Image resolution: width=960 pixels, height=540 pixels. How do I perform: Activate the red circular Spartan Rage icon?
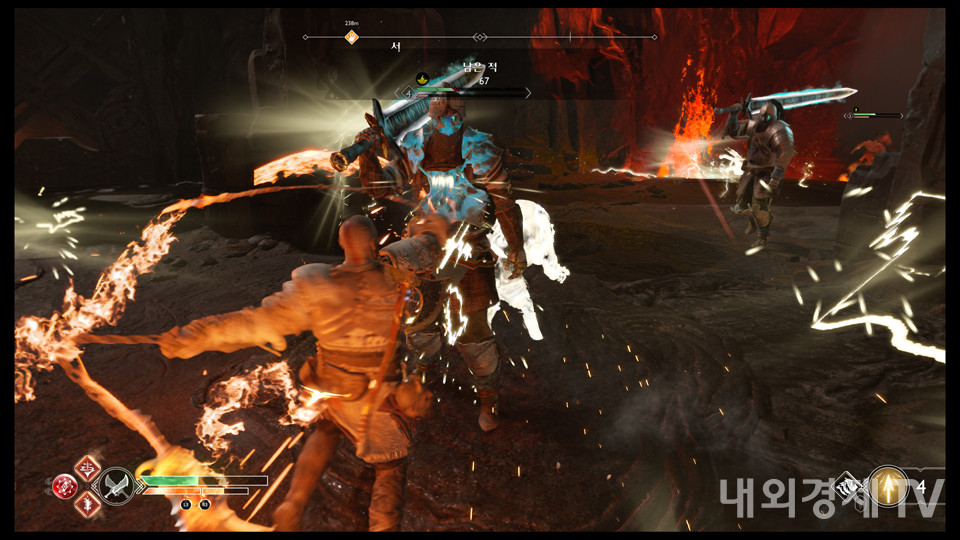click(65, 486)
